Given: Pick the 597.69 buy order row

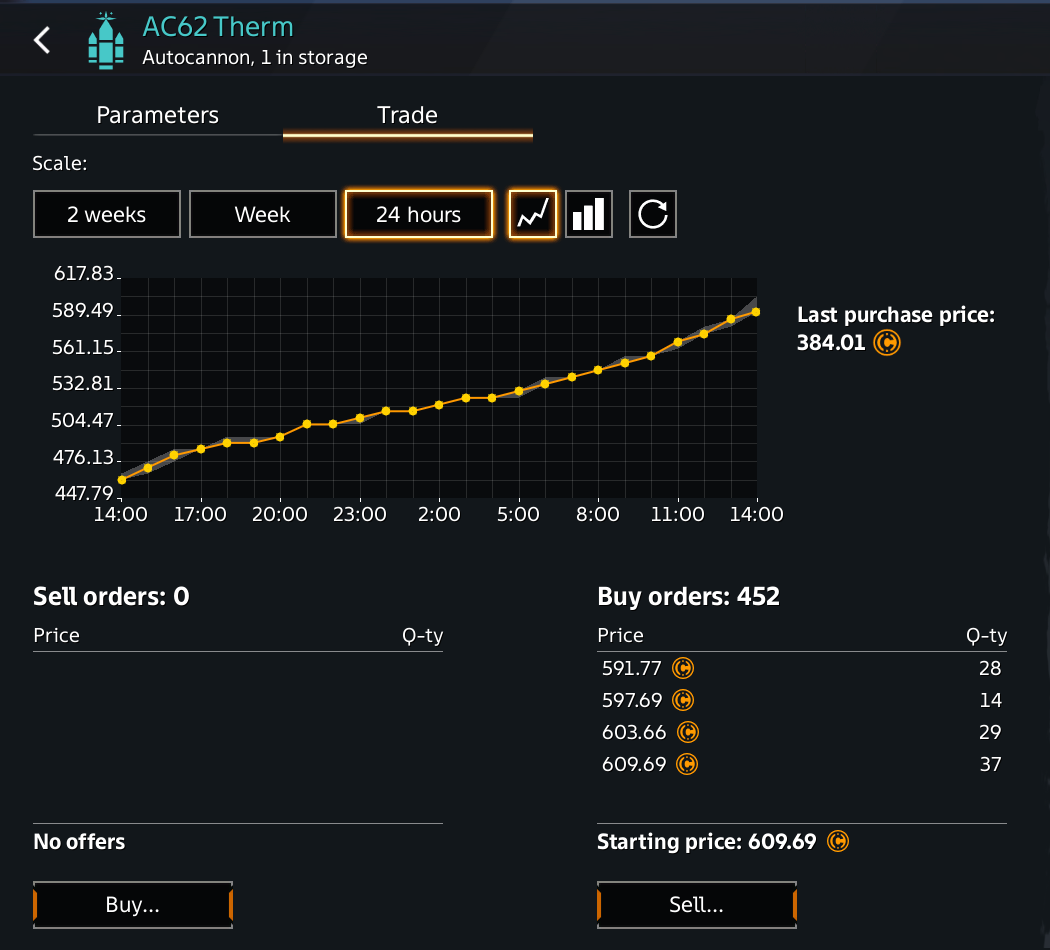Looking at the screenshot, I should pos(800,700).
